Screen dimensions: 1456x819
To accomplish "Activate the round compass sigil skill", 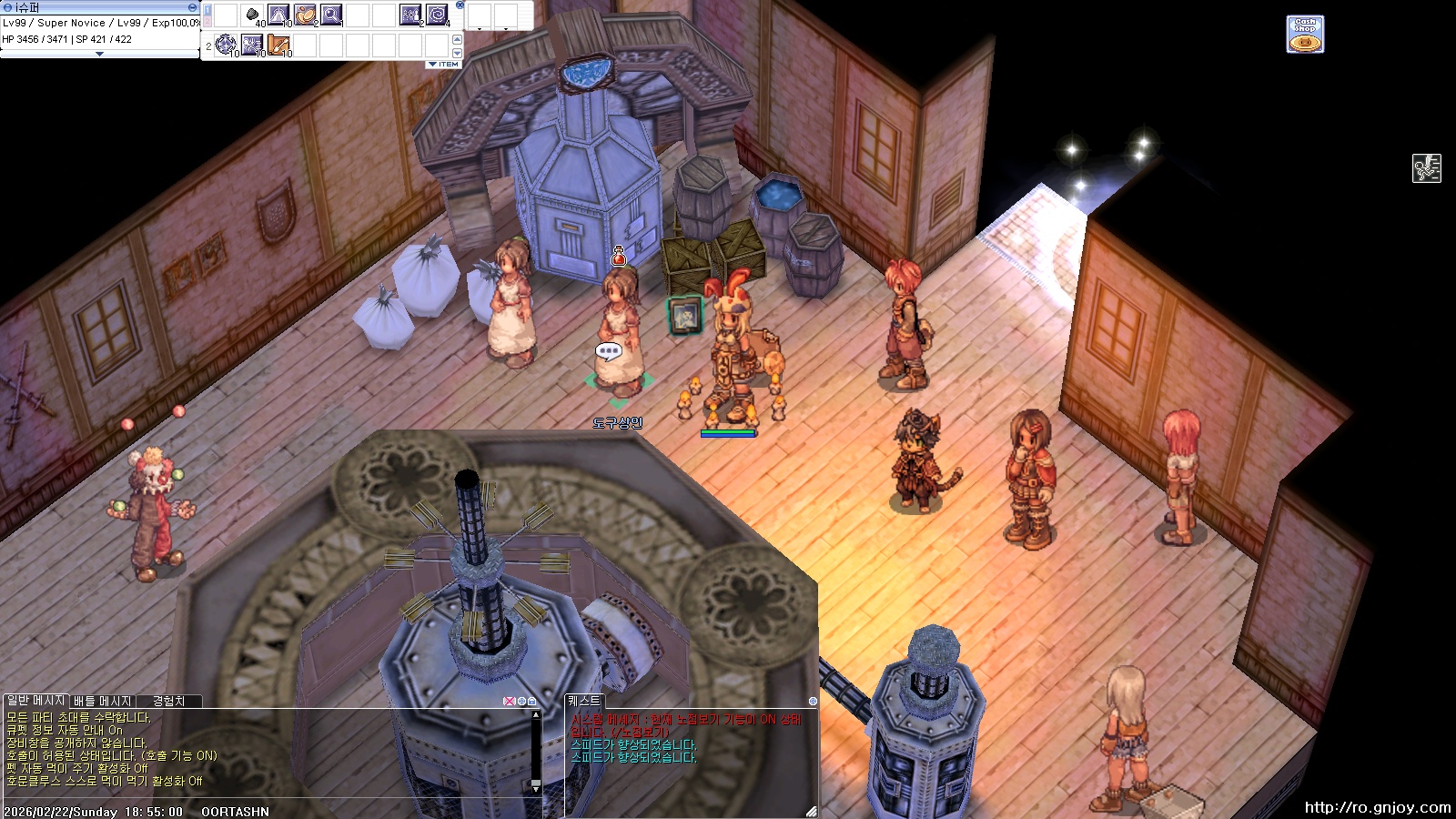I will click(226, 44).
